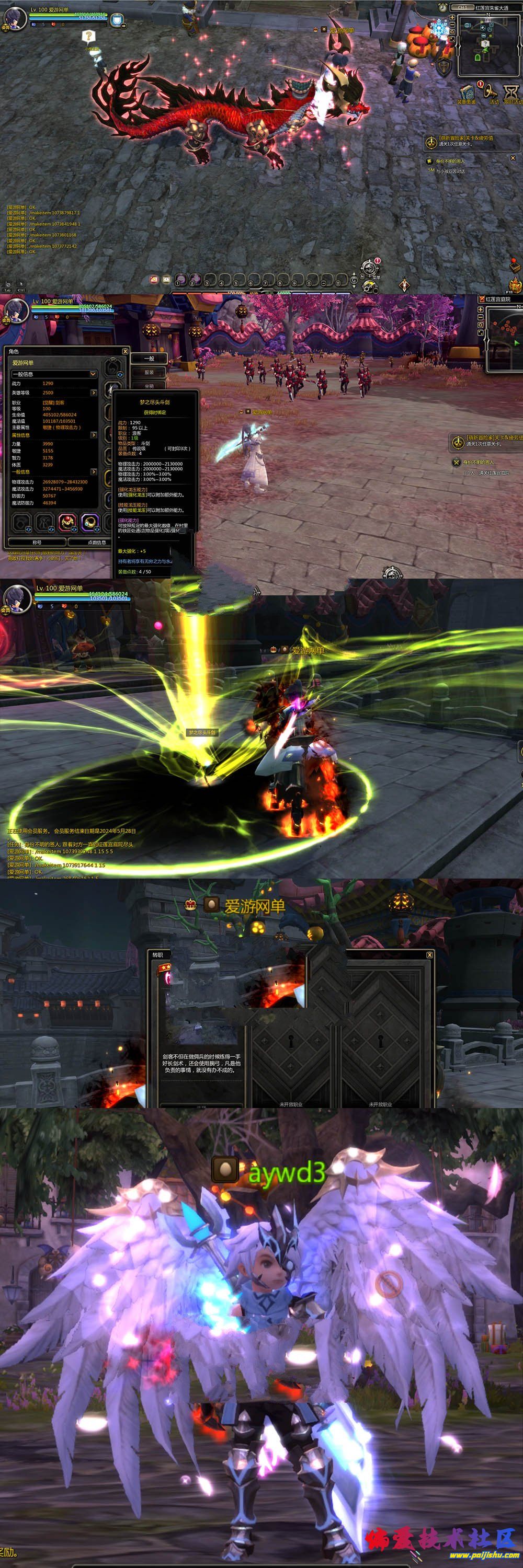Select the 身份不明的恩人 quest entry
Screen dimensions: 523x1568
451,162
